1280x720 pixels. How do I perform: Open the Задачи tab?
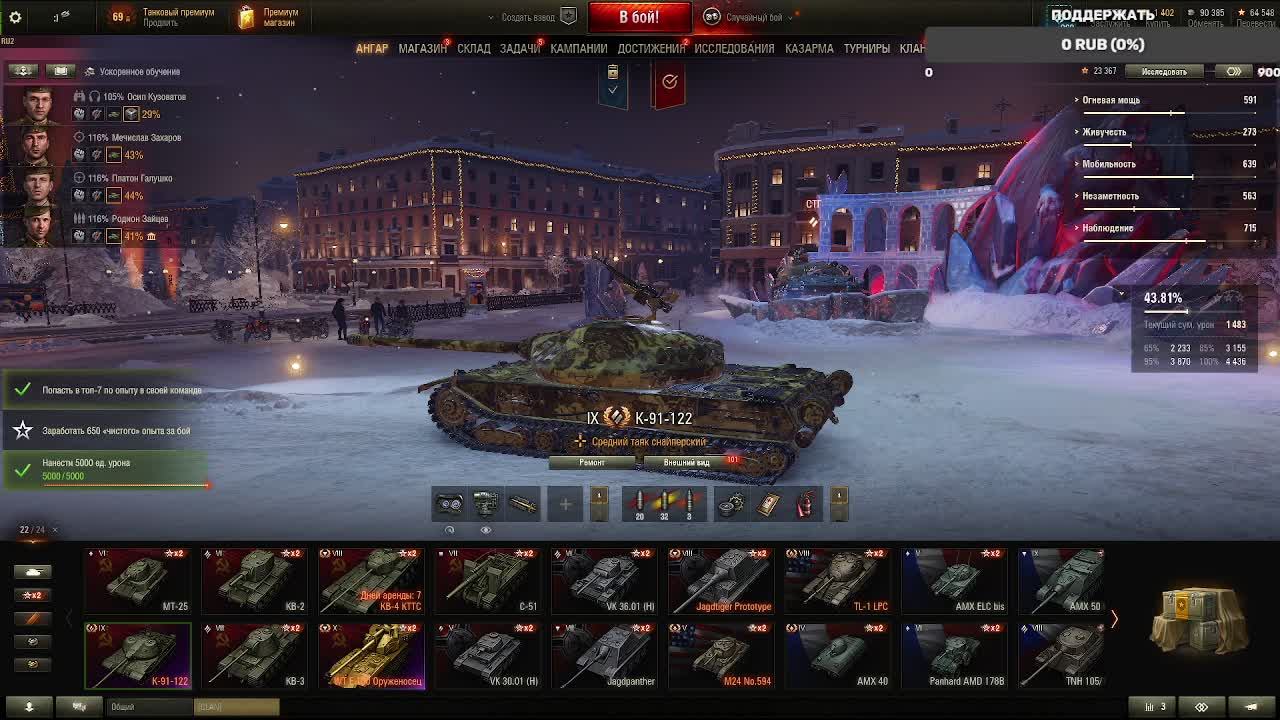(519, 48)
